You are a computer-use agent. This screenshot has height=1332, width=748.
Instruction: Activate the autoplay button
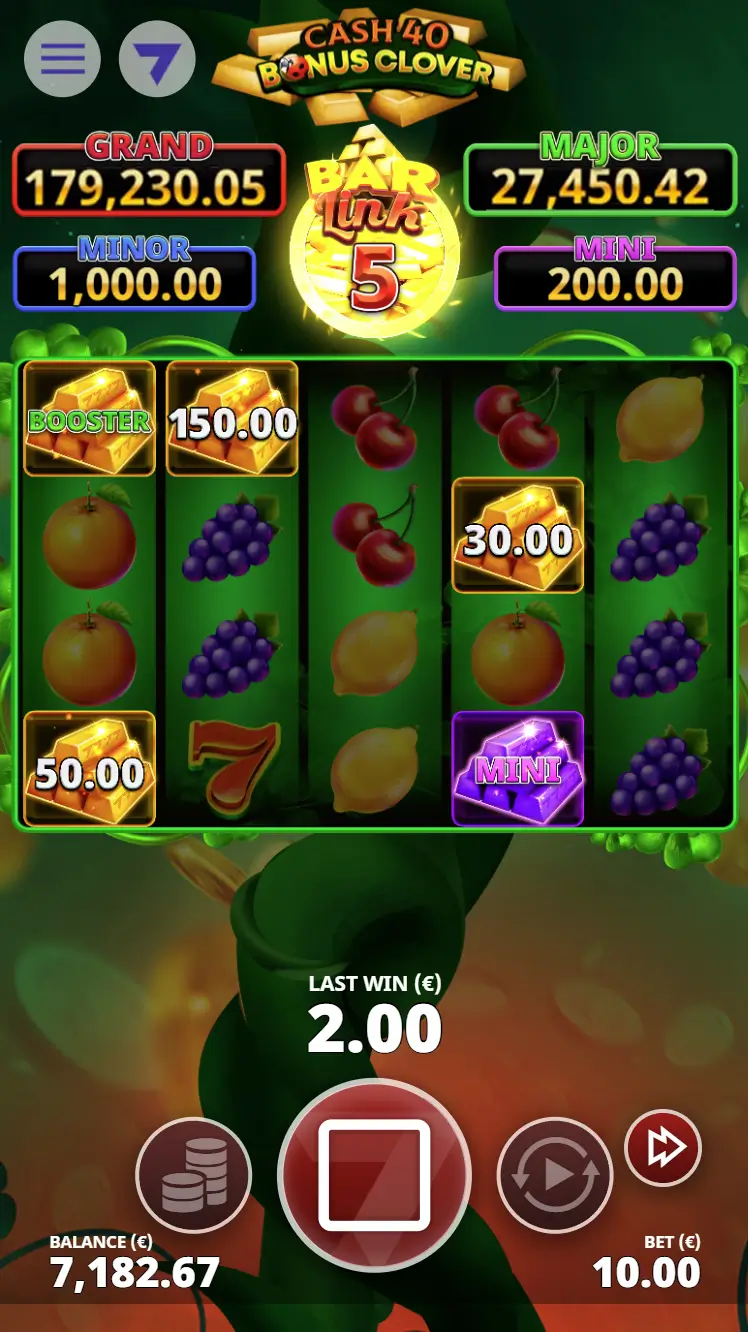[555, 1175]
